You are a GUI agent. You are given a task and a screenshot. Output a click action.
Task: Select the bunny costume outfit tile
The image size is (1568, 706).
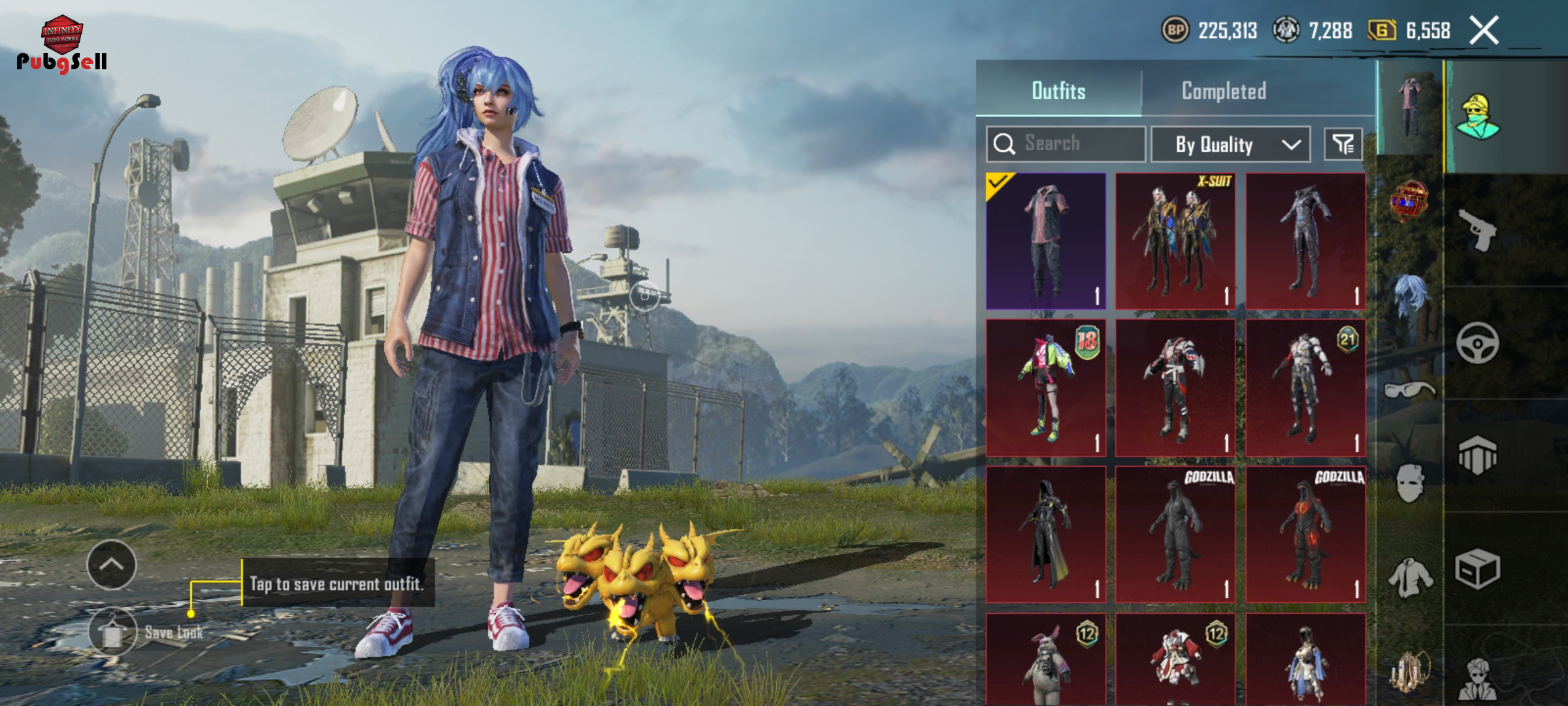[1046, 660]
